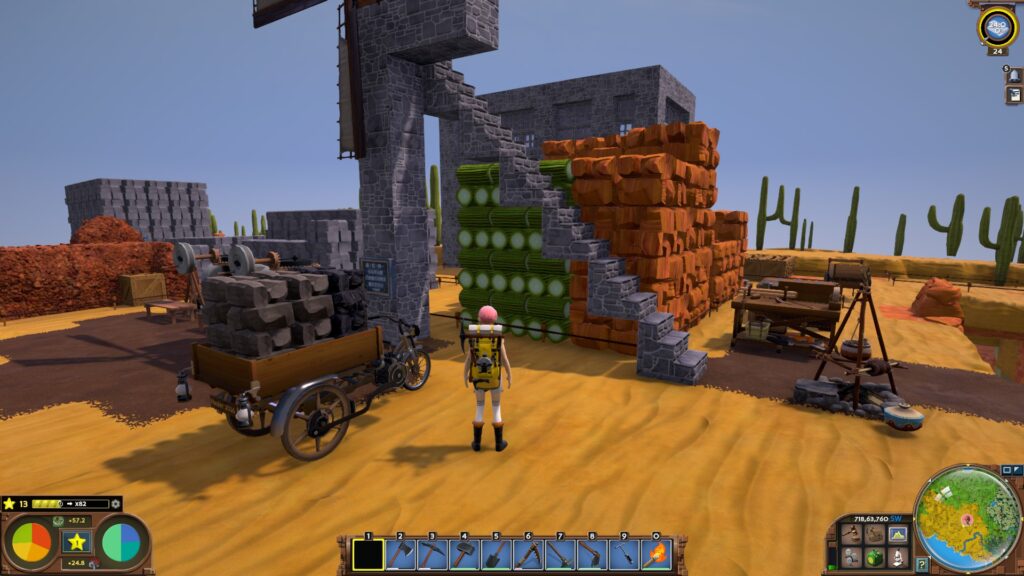Select the axe in hotbar slot 2

point(400,554)
